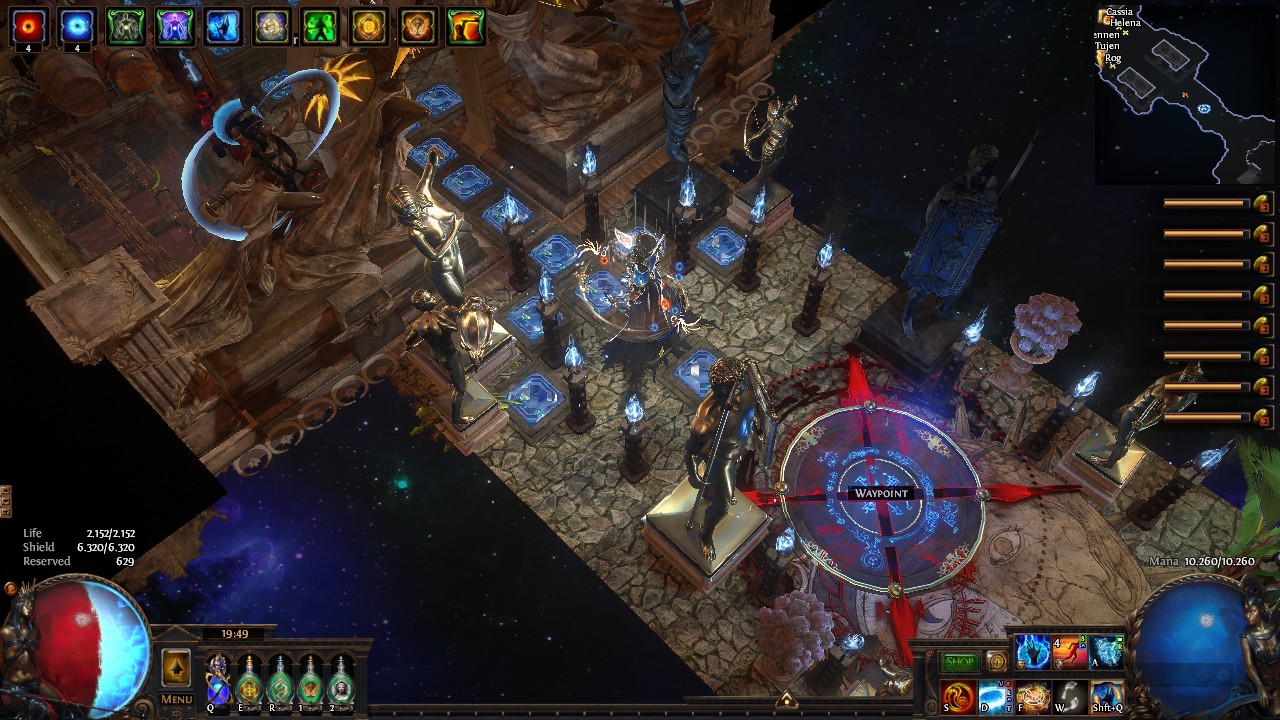1280x720 pixels.
Task: Select the green silhouette buff icon
Action: click(319, 27)
